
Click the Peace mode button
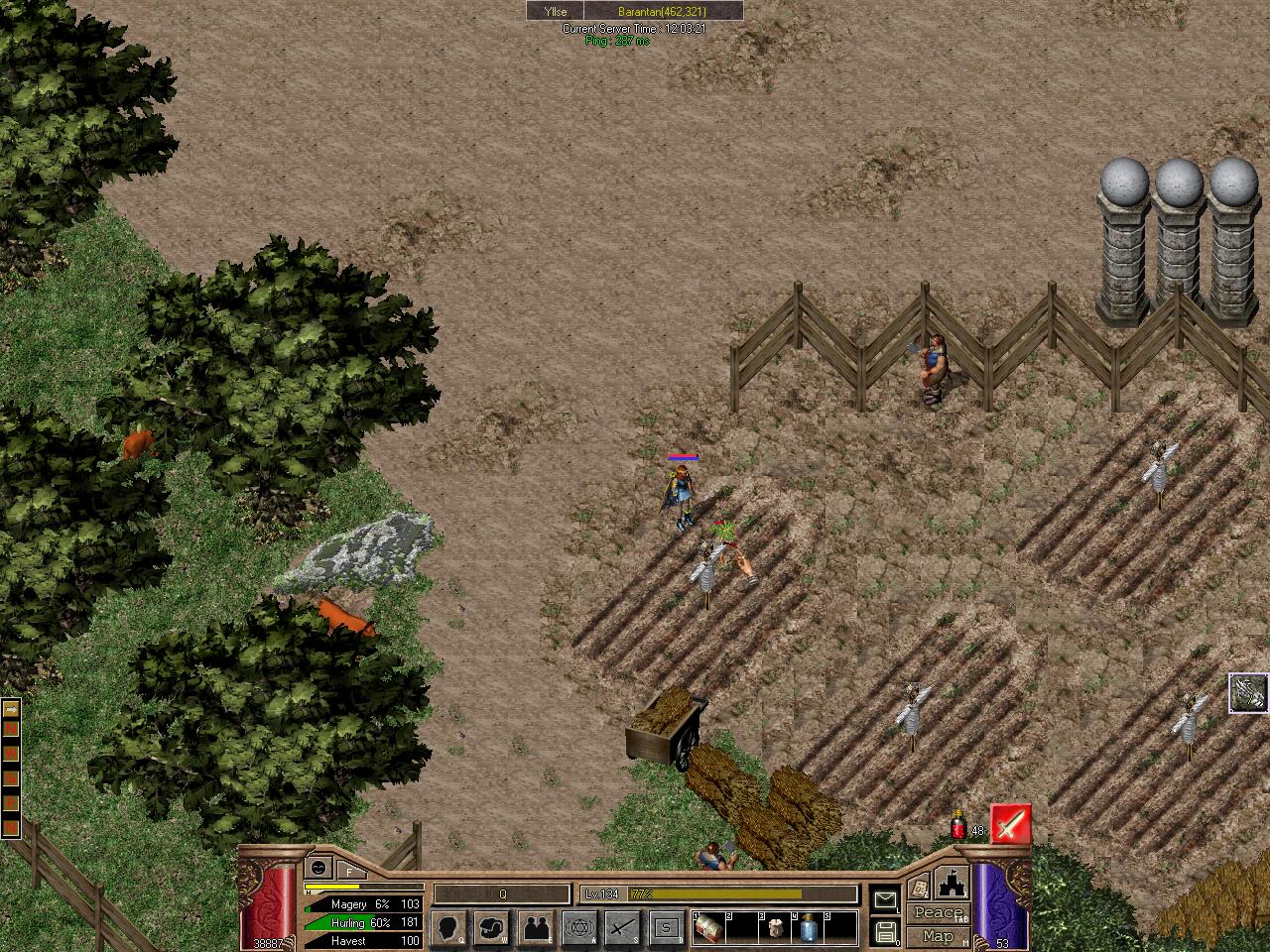point(938,913)
